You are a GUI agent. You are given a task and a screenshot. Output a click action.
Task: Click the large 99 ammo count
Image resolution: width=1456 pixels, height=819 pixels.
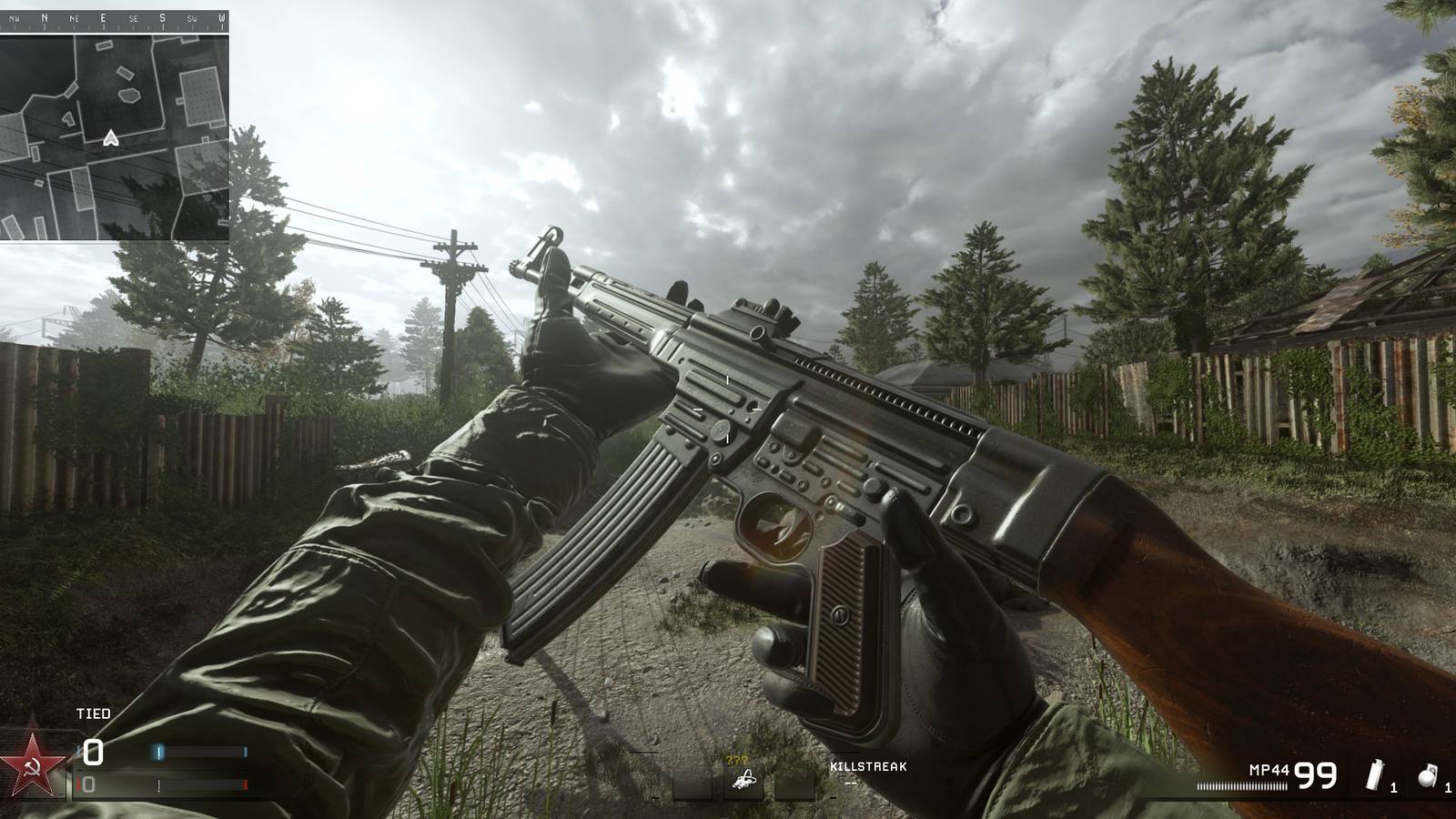pyautogui.click(x=1316, y=774)
